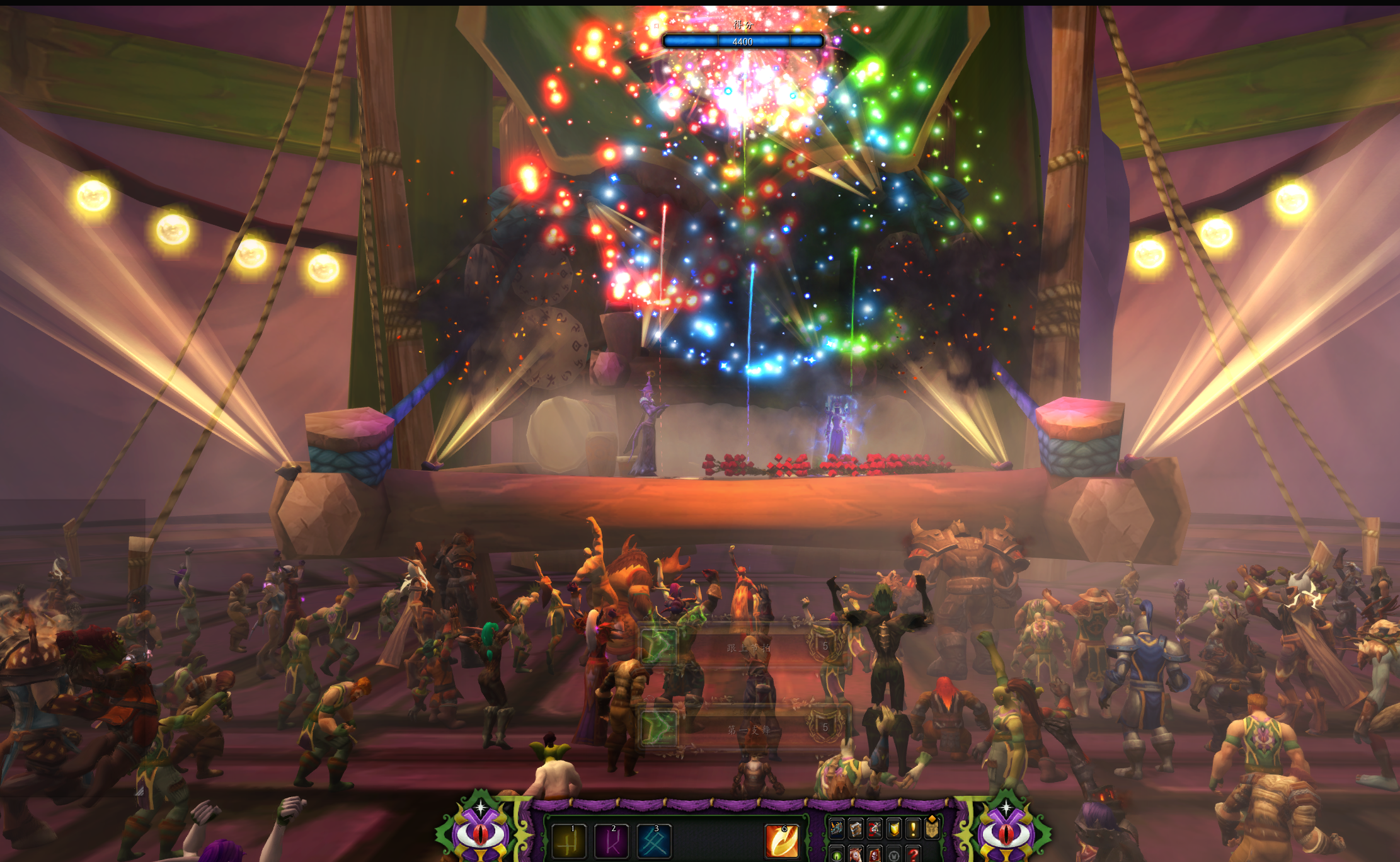Activate the yellow rune ability in slot 1
Image resolution: width=1400 pixels, height=862 pixels.
(569, 842)
